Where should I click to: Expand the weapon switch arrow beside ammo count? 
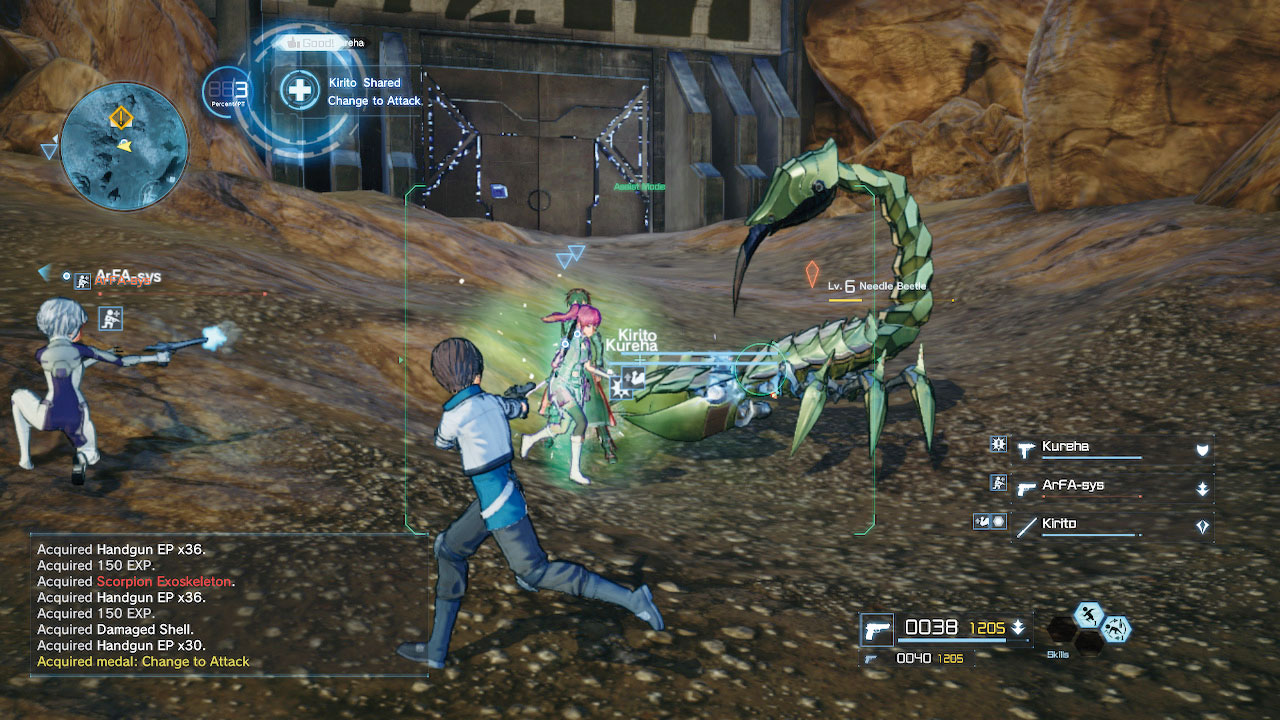(1018, 628)
